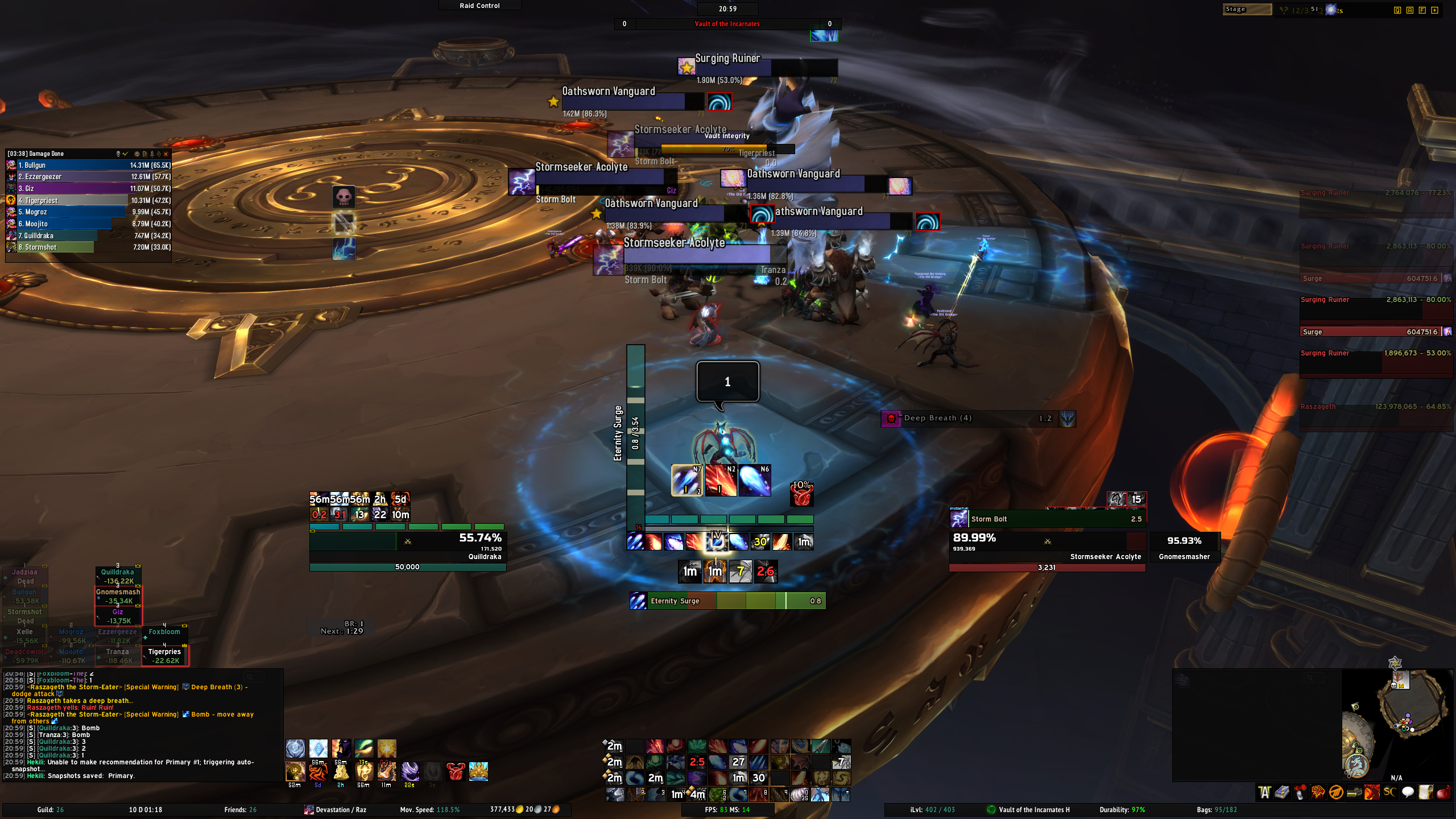Open the Raid Control panel
Image resolution: width=1456 pixels, height=819 pixels.
(x=479, y=6)
